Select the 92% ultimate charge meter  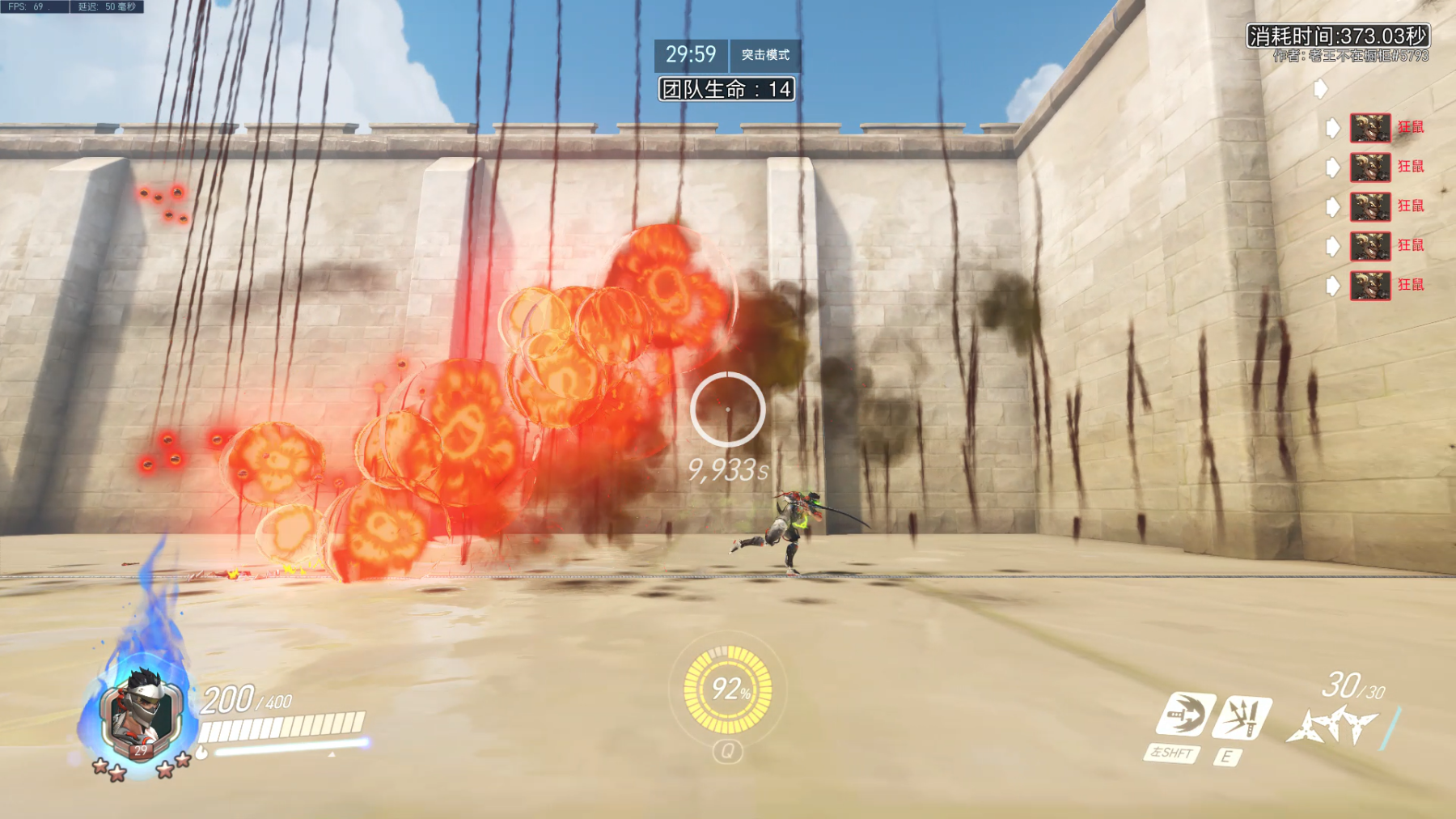[727, 690]
